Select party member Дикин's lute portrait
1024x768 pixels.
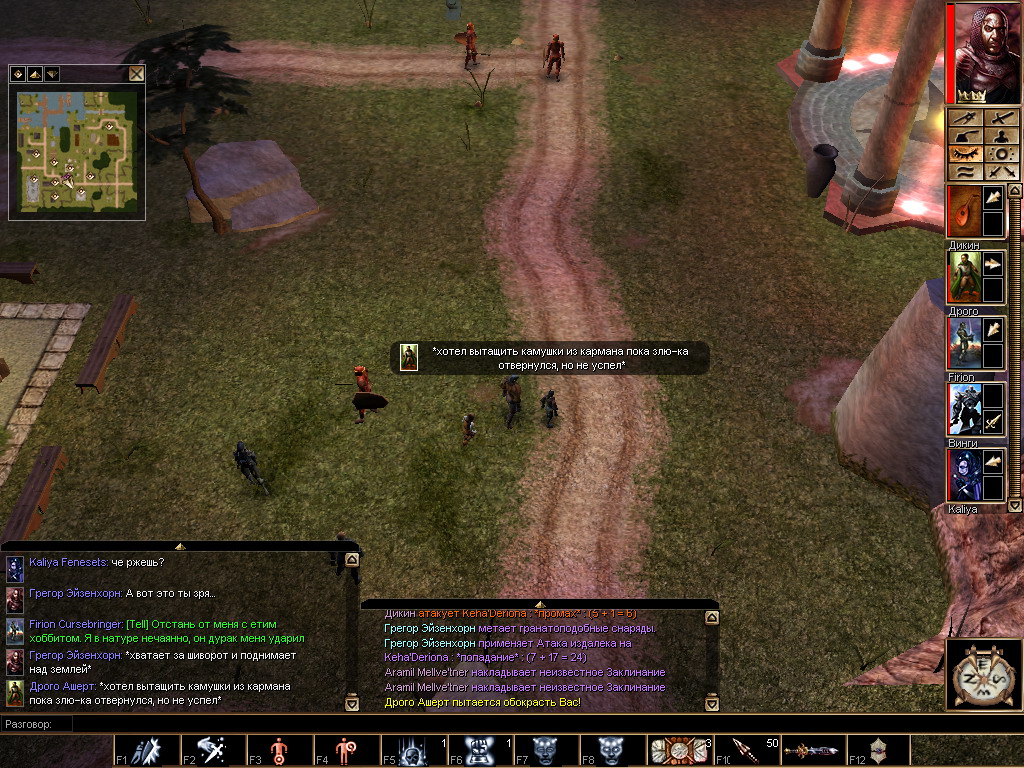(x=964, y=211)
